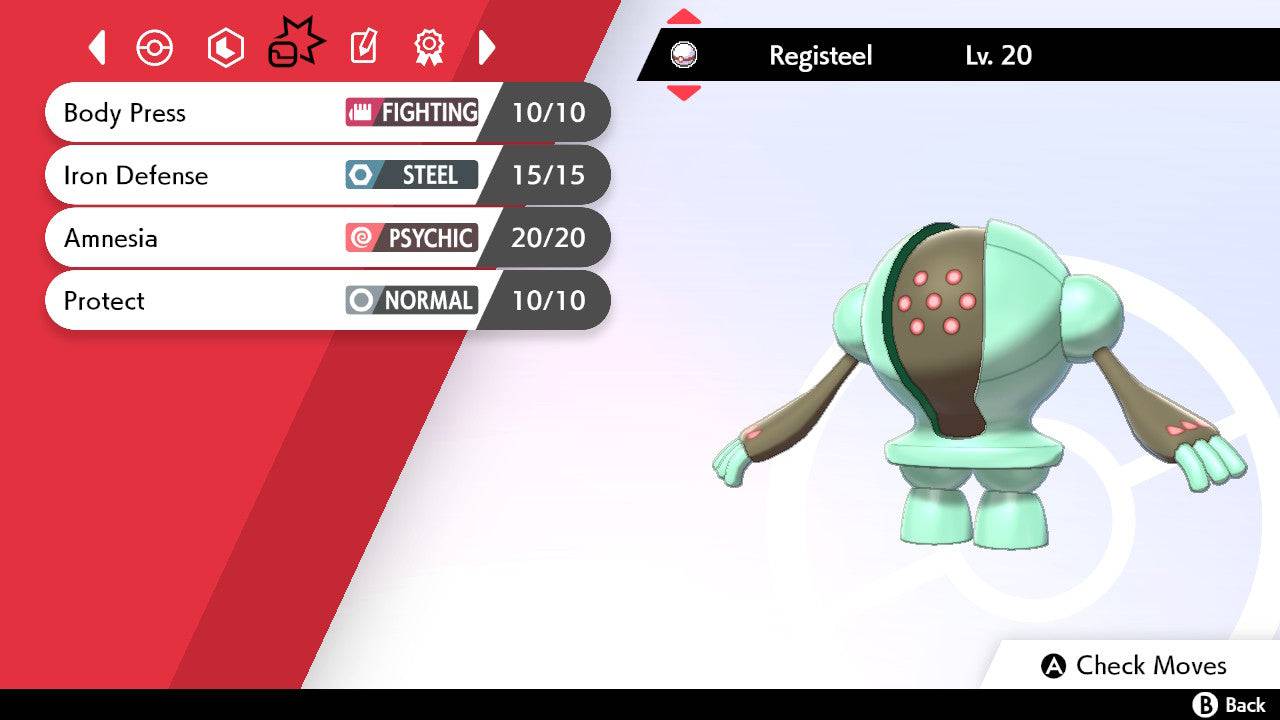The width and height of the screenshot is (1280, 720).
Task: Open the Ribbons page award icon
Action: pyautogui.click(x=427, y=46)
